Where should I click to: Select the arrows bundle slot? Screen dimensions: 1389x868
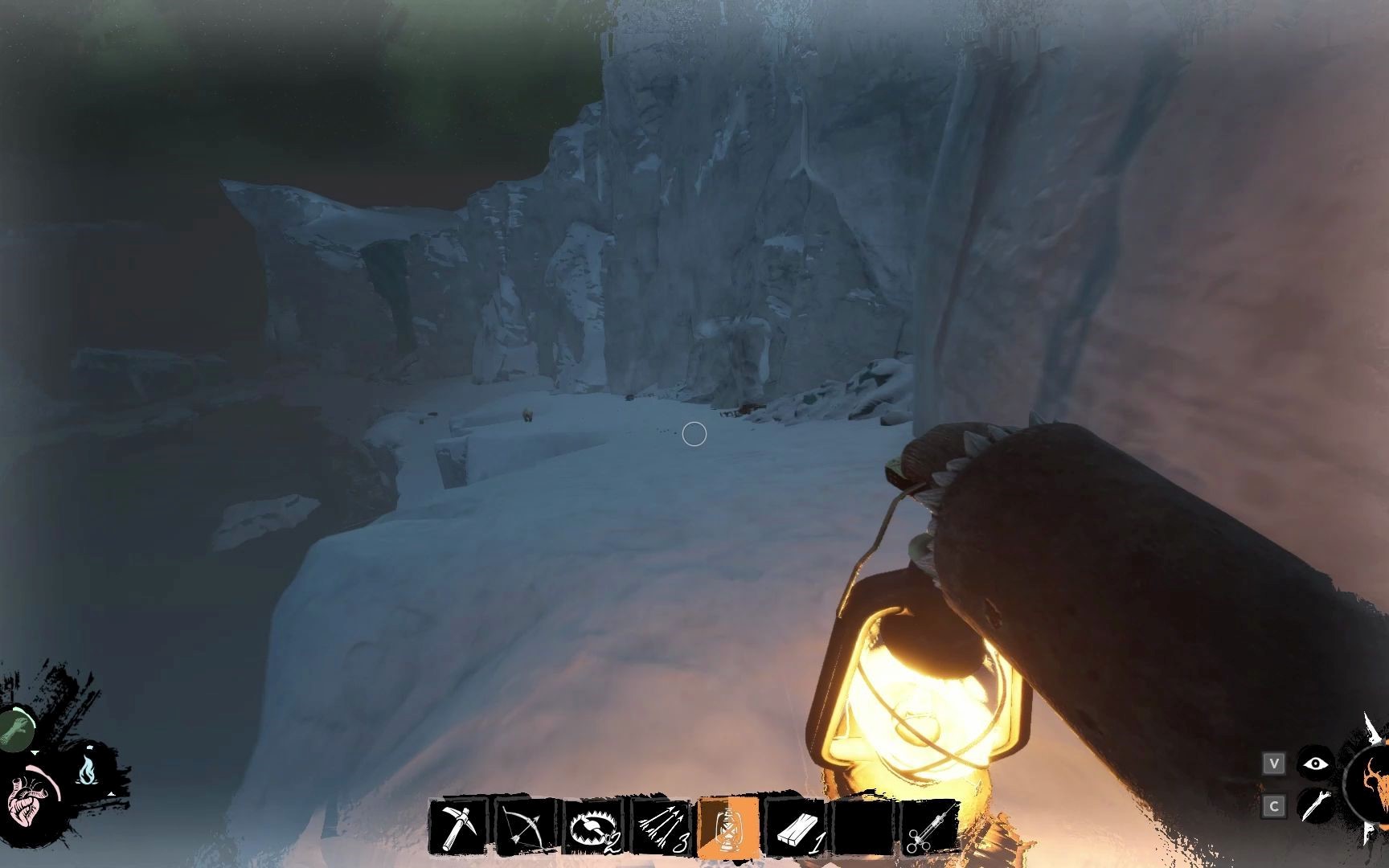coord(661,826)
